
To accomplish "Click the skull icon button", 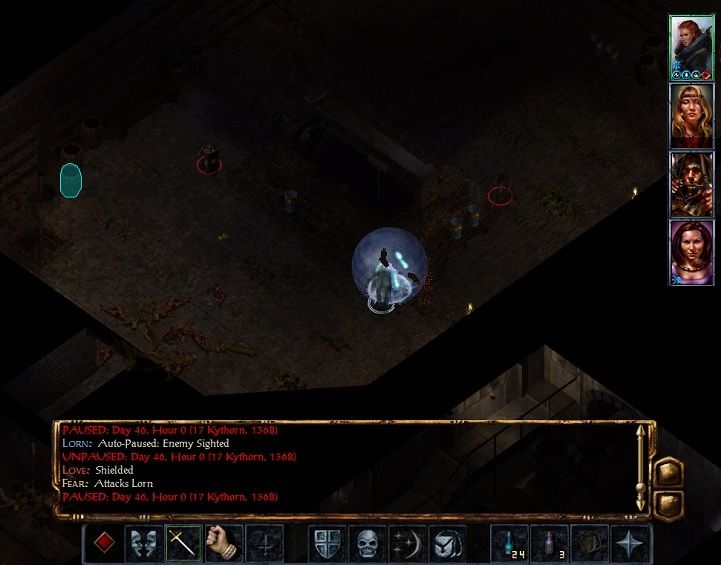I will point(368,543).
